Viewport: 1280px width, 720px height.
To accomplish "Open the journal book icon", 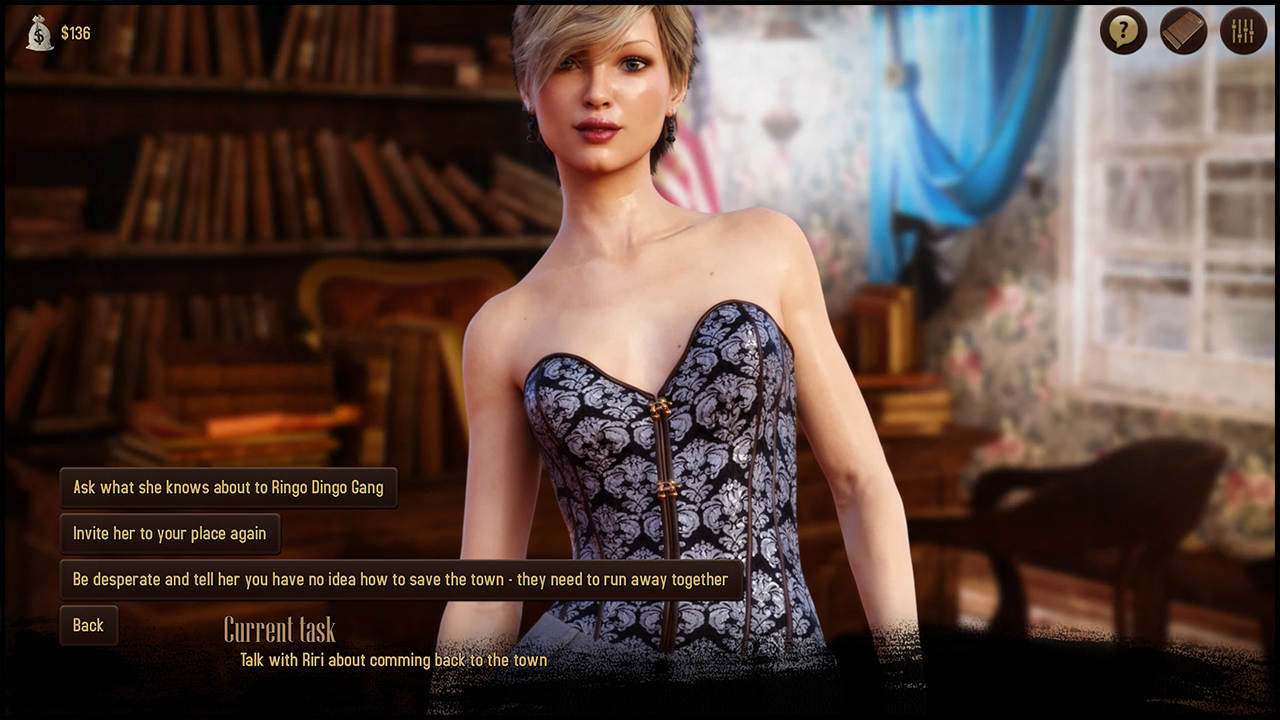I will click(x=1183, y=32).
